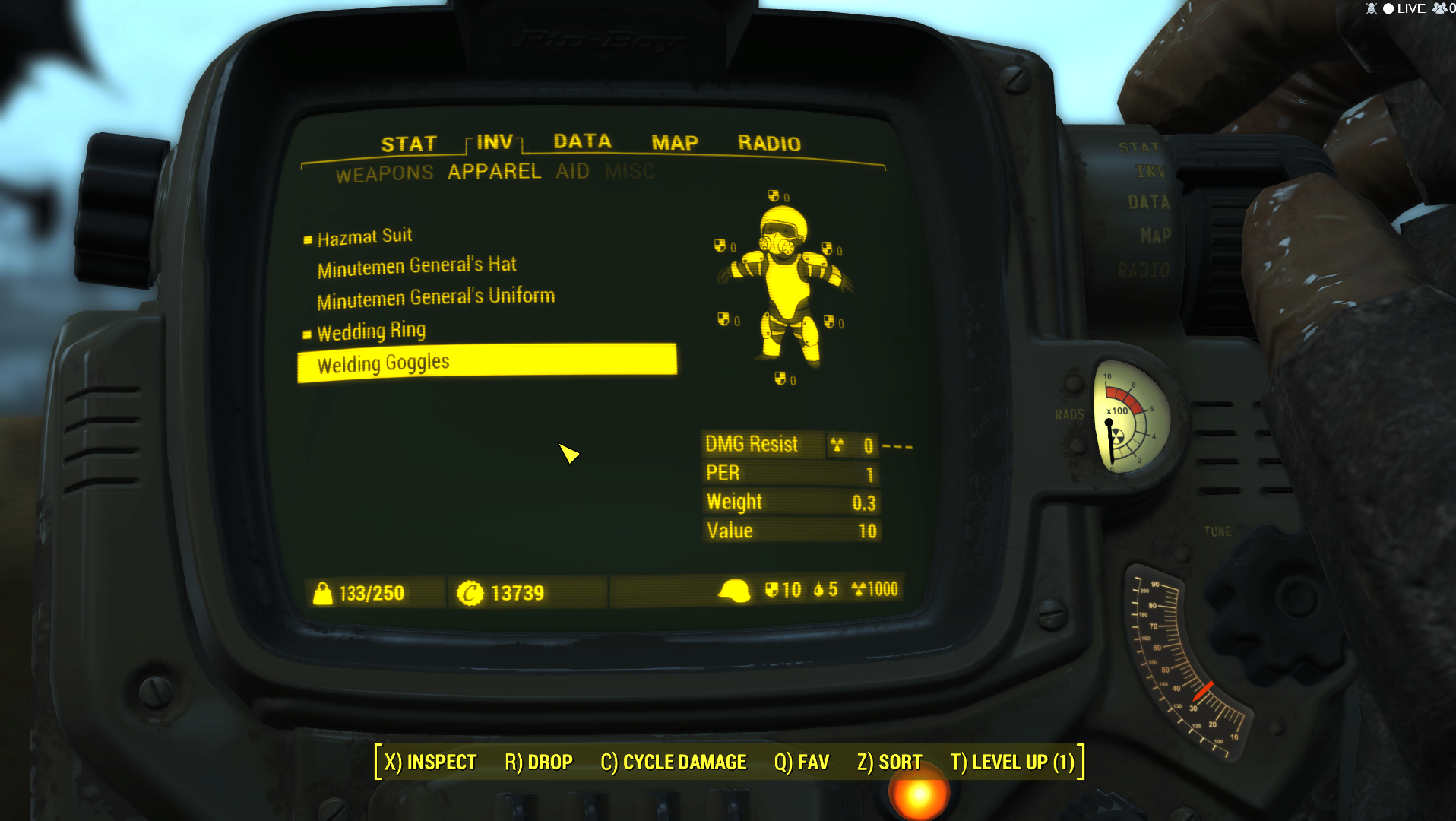The height and width of the screenshot is (821, 1456).
Task: Switch to the RADIO tab
Action: point(769,143)
